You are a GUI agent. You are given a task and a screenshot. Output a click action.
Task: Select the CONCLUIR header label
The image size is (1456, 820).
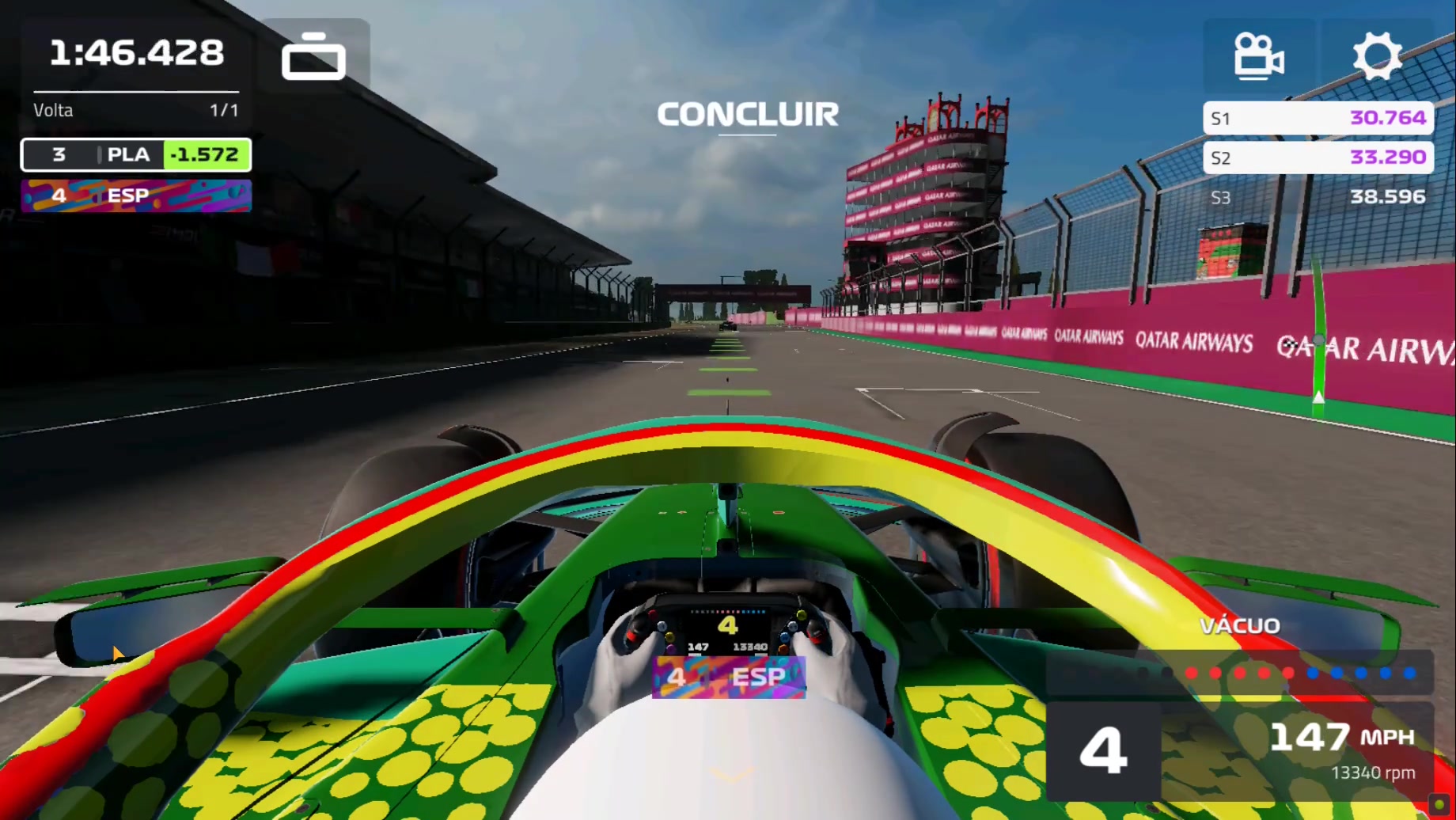748,115
